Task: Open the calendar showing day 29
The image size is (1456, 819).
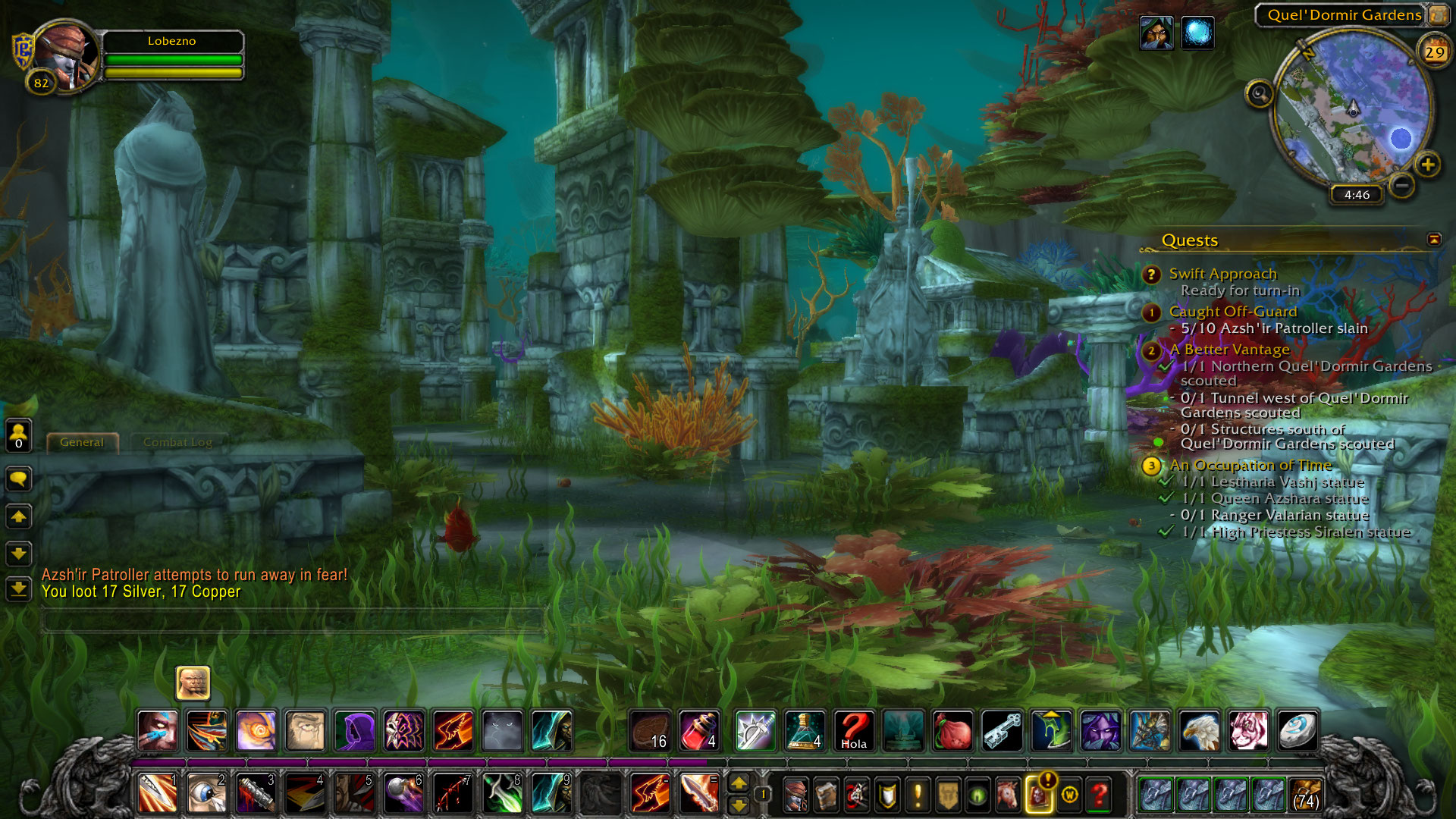Action: coord(1434,52)
